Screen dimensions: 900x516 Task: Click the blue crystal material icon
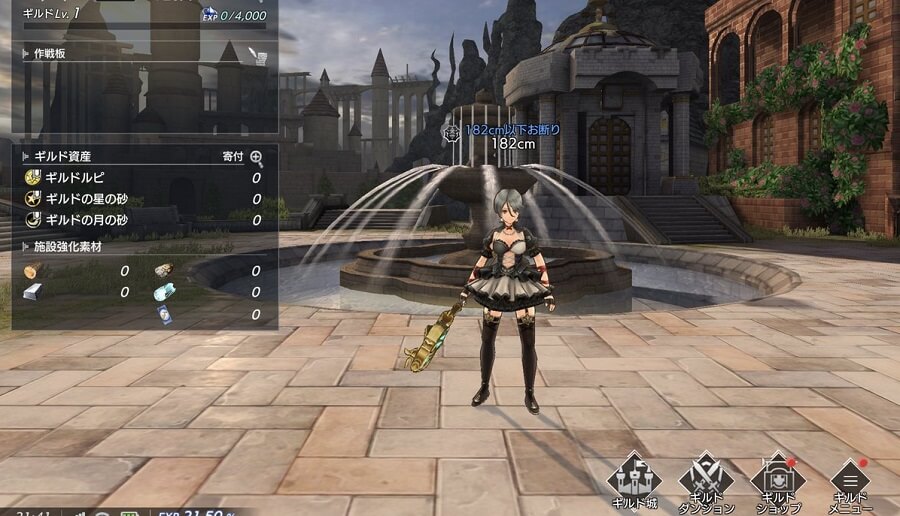tap(165, 292)
